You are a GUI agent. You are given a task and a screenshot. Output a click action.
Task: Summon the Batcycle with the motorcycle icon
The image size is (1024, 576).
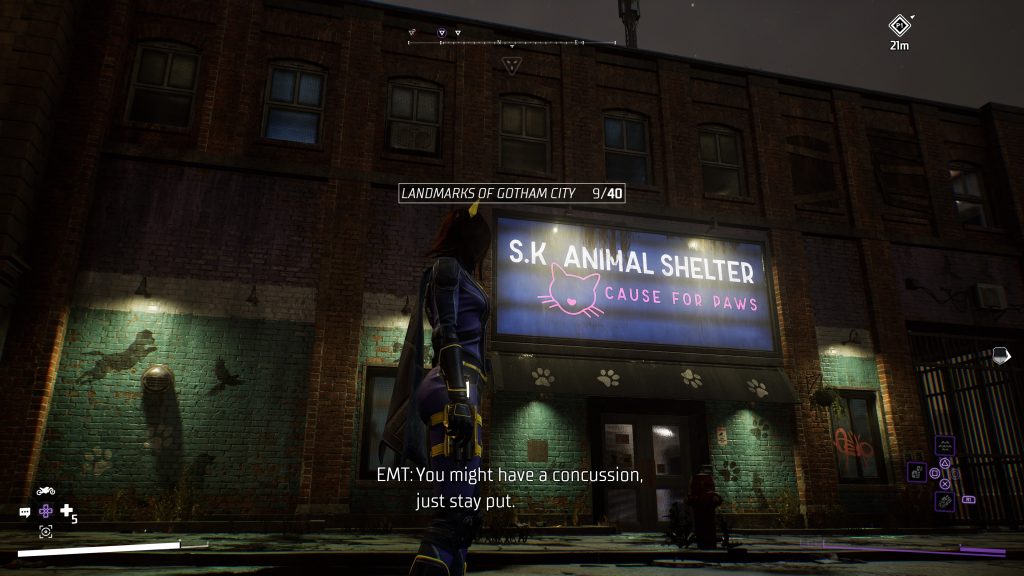[46, 491]
